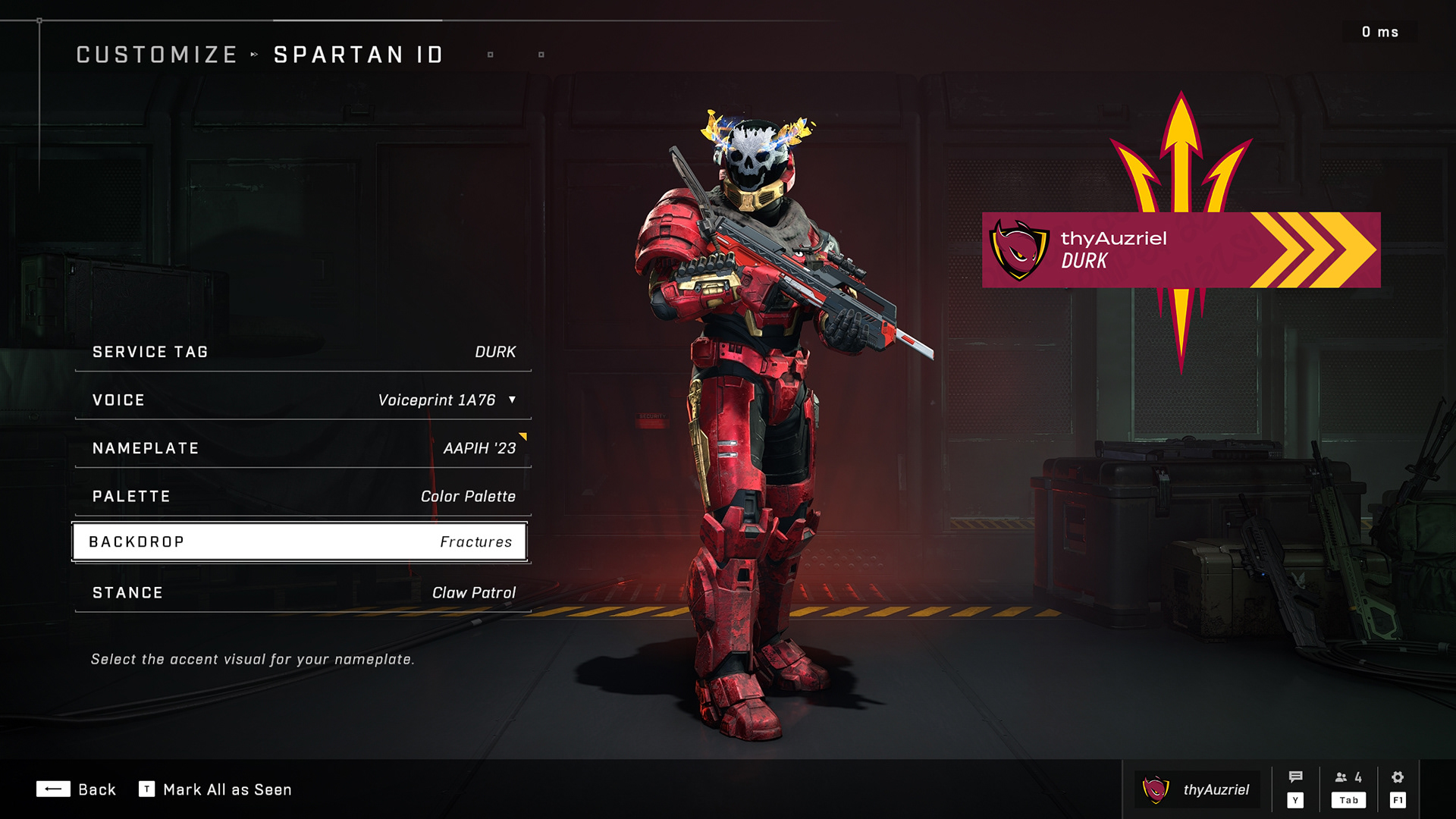The image size is (1456, 819).
Task: Open the Voice dropdown Voiceprint 1A76
Action: (x=447, y=400)
